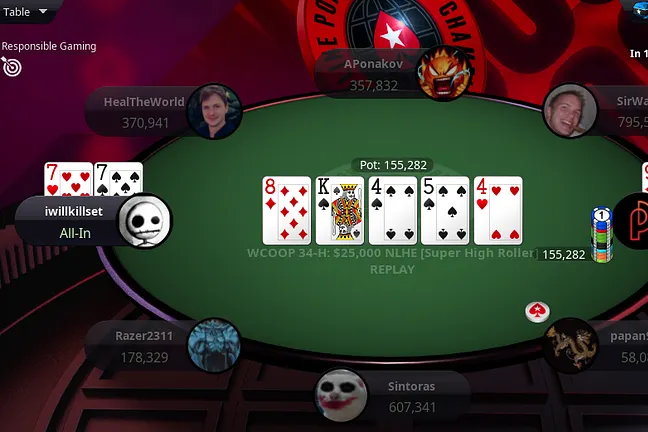Select the dragon avatar of player papan
The height and width of the screenshot is (432, 648).
pos(571,344)
